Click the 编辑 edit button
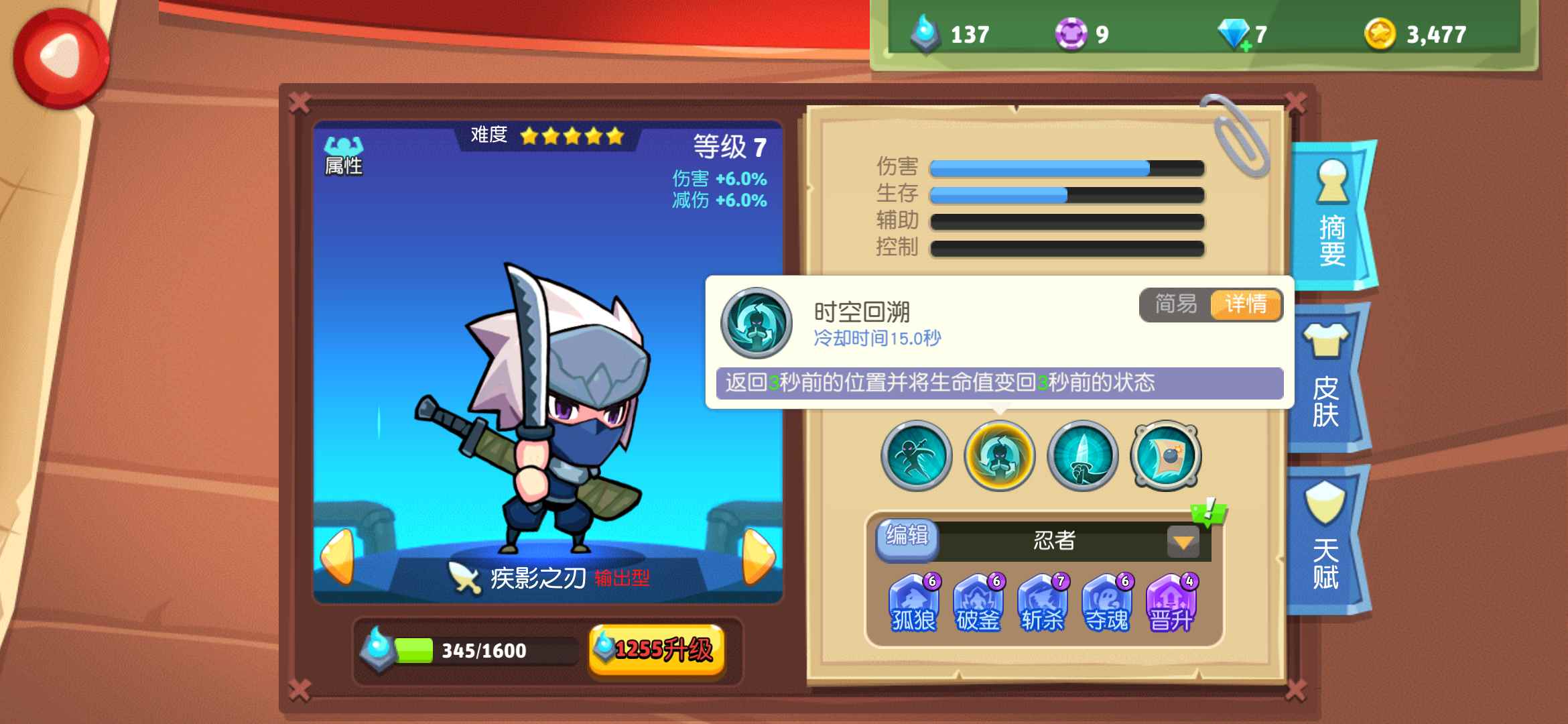 coord(908,538)
